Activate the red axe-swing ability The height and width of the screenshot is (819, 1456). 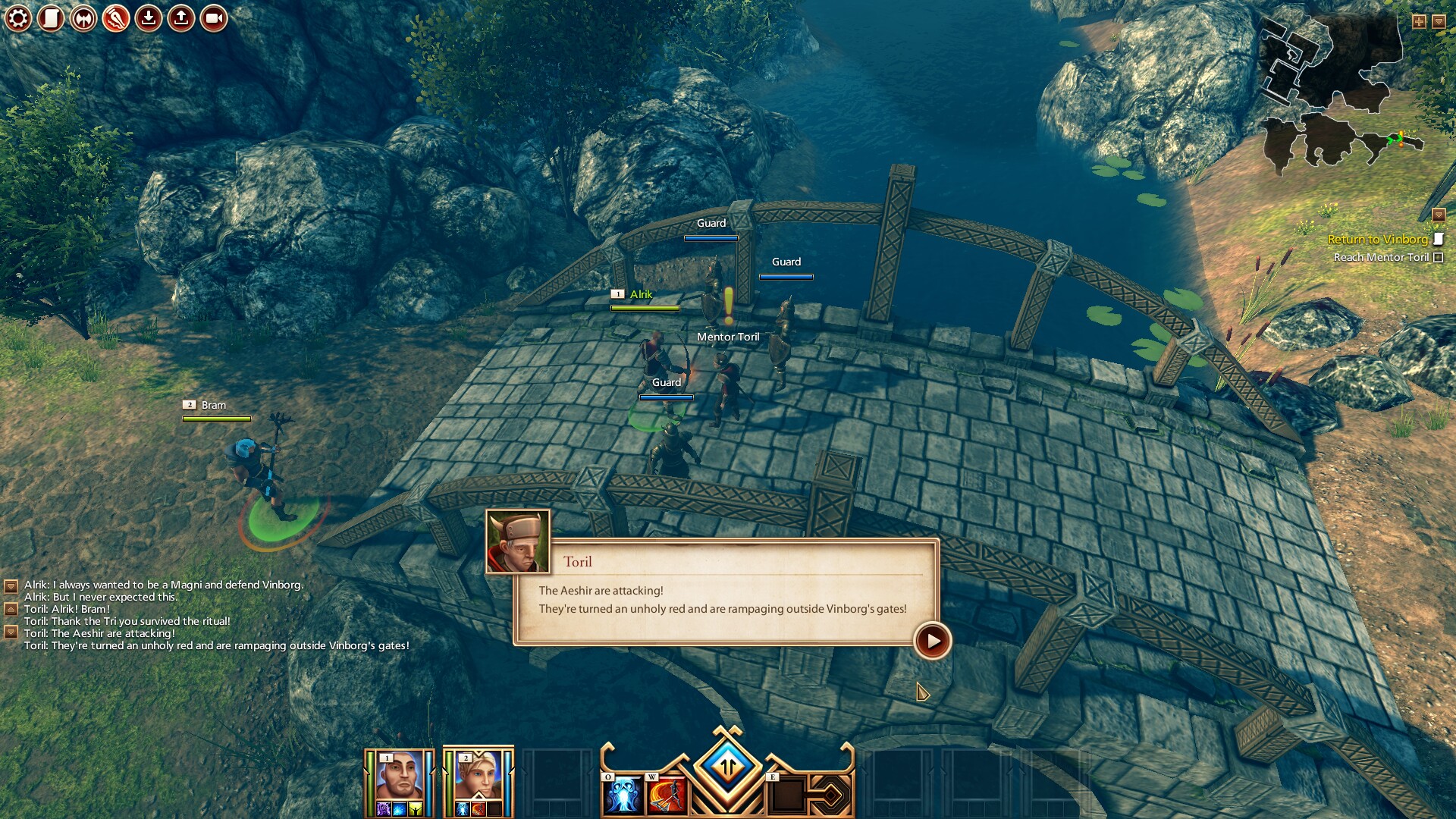pos(667,794)
